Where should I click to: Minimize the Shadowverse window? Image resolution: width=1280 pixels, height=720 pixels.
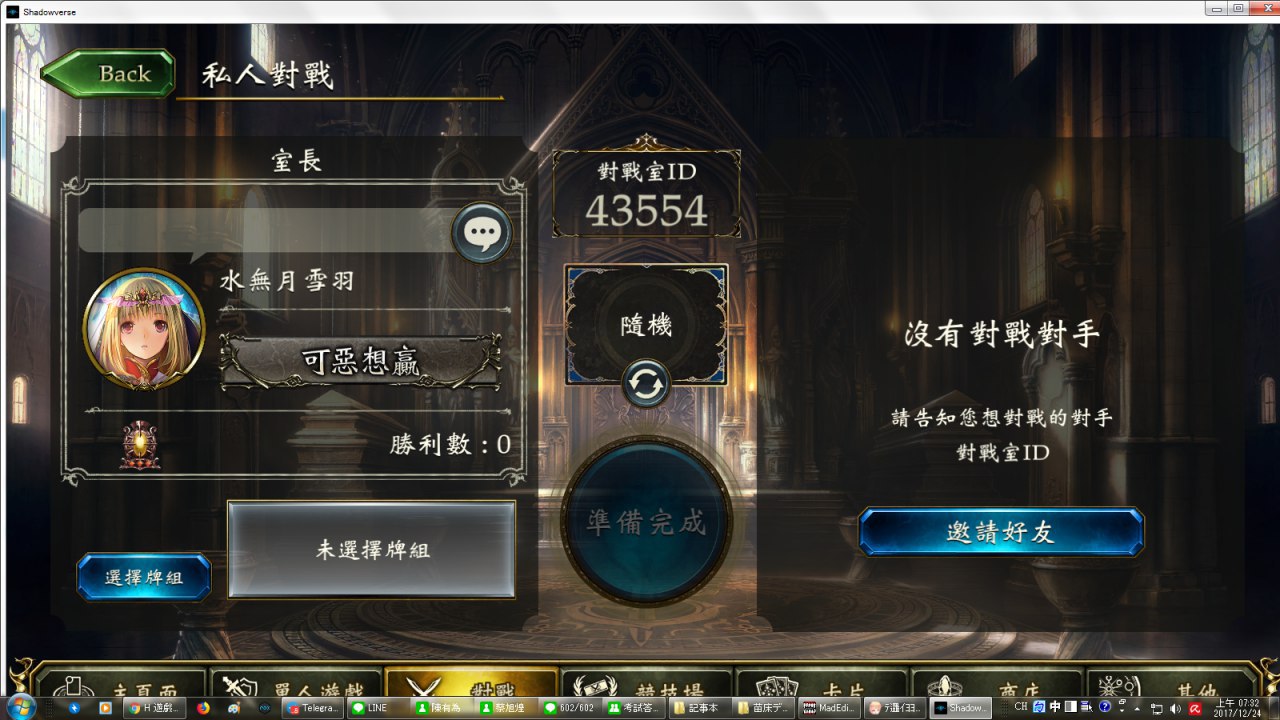coord(1216,8)
